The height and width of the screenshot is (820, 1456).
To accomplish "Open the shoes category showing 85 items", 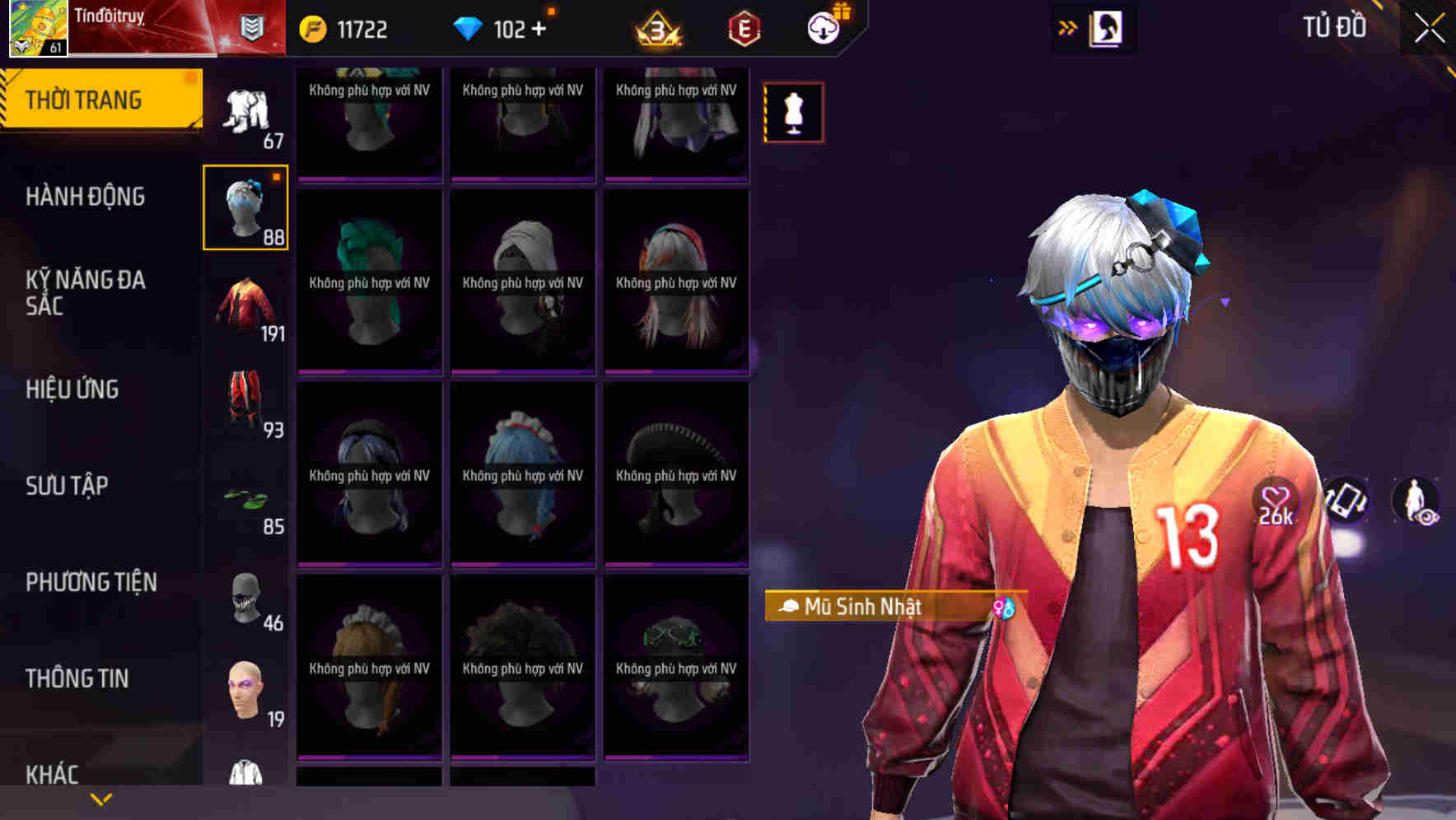I will (246, 501).
